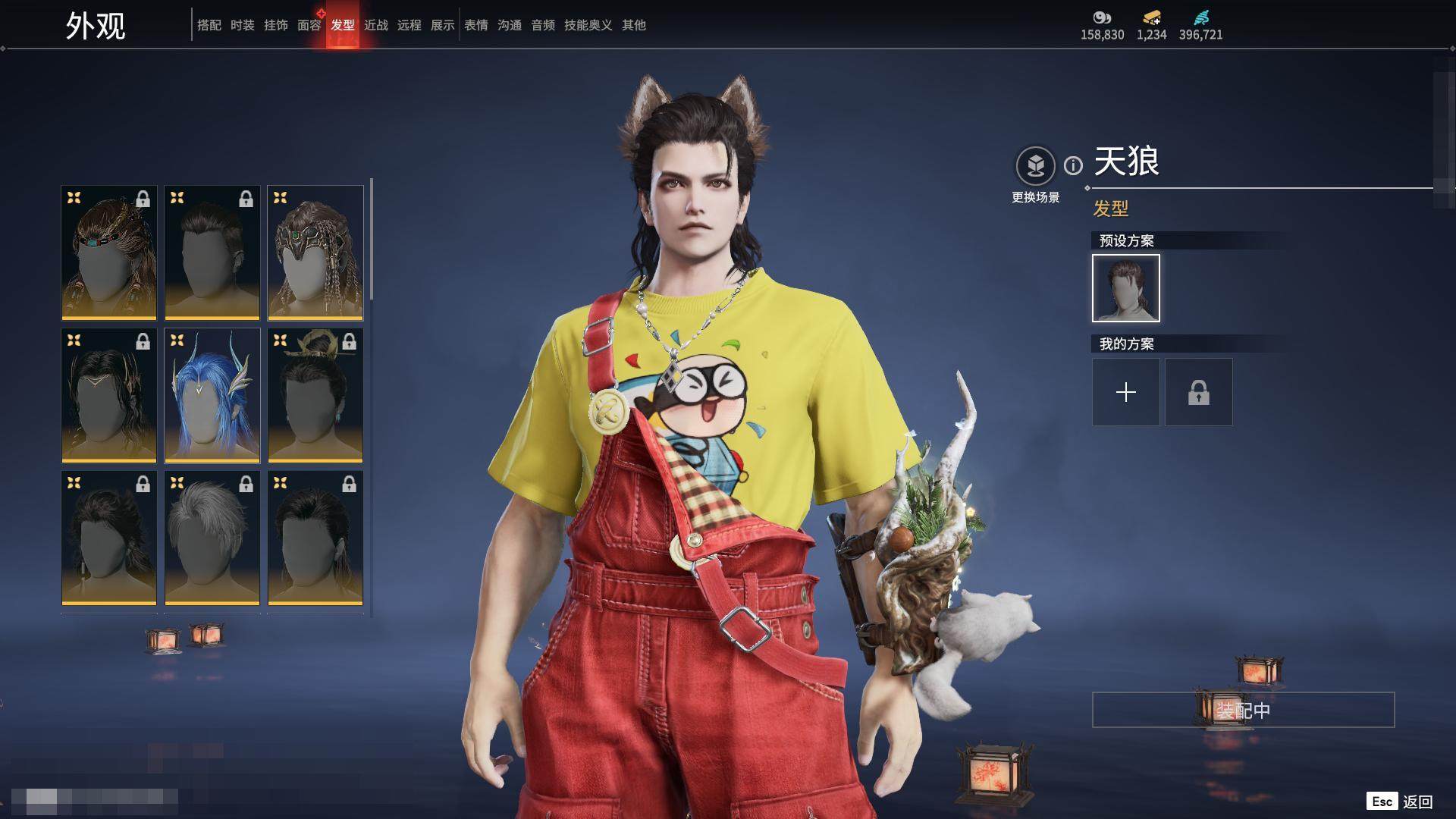
Task: Pick the silver swept-back hairstyle
Action: click(212, 538)
